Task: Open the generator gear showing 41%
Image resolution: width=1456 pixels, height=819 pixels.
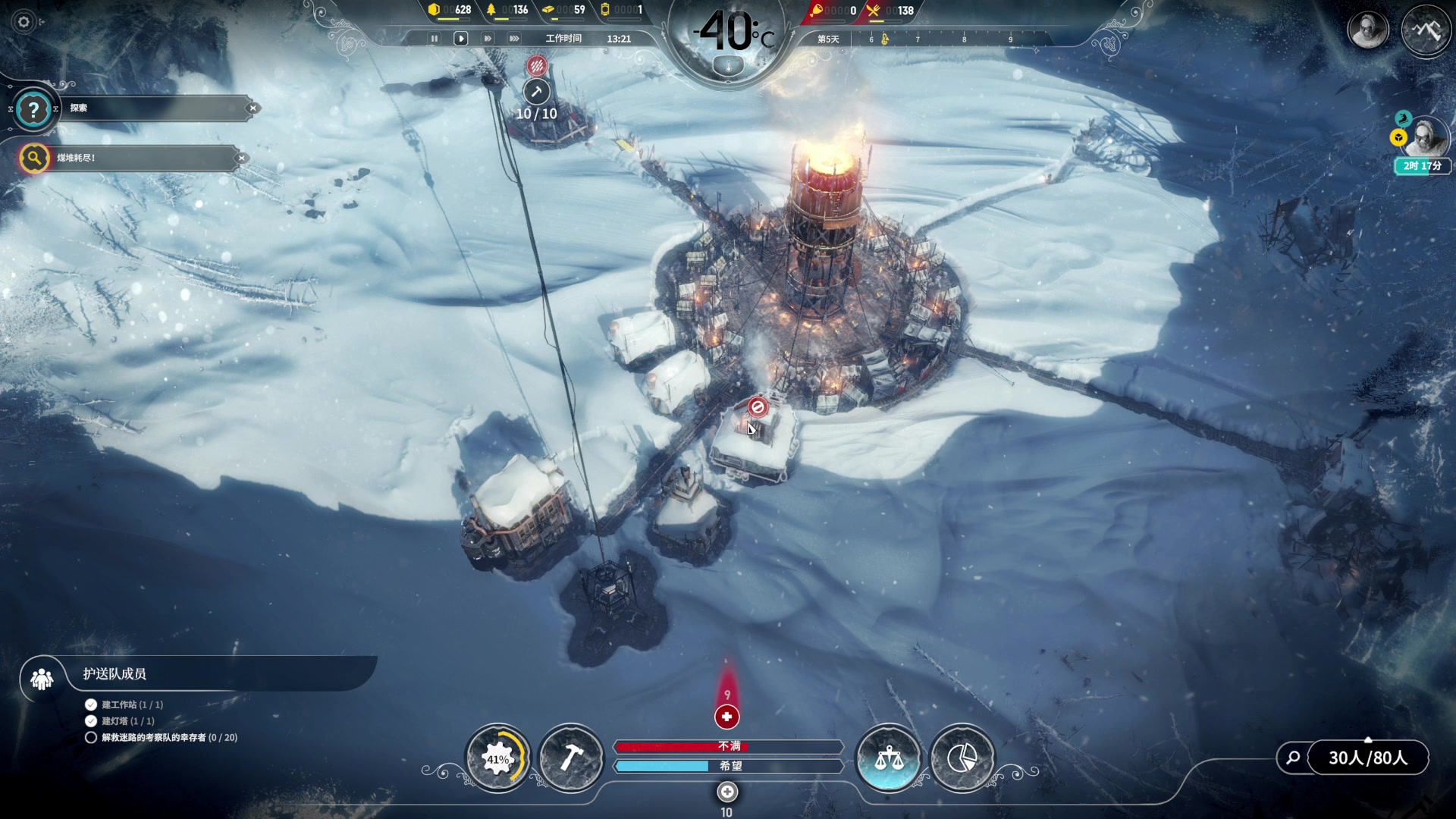Action: (497, 758)
